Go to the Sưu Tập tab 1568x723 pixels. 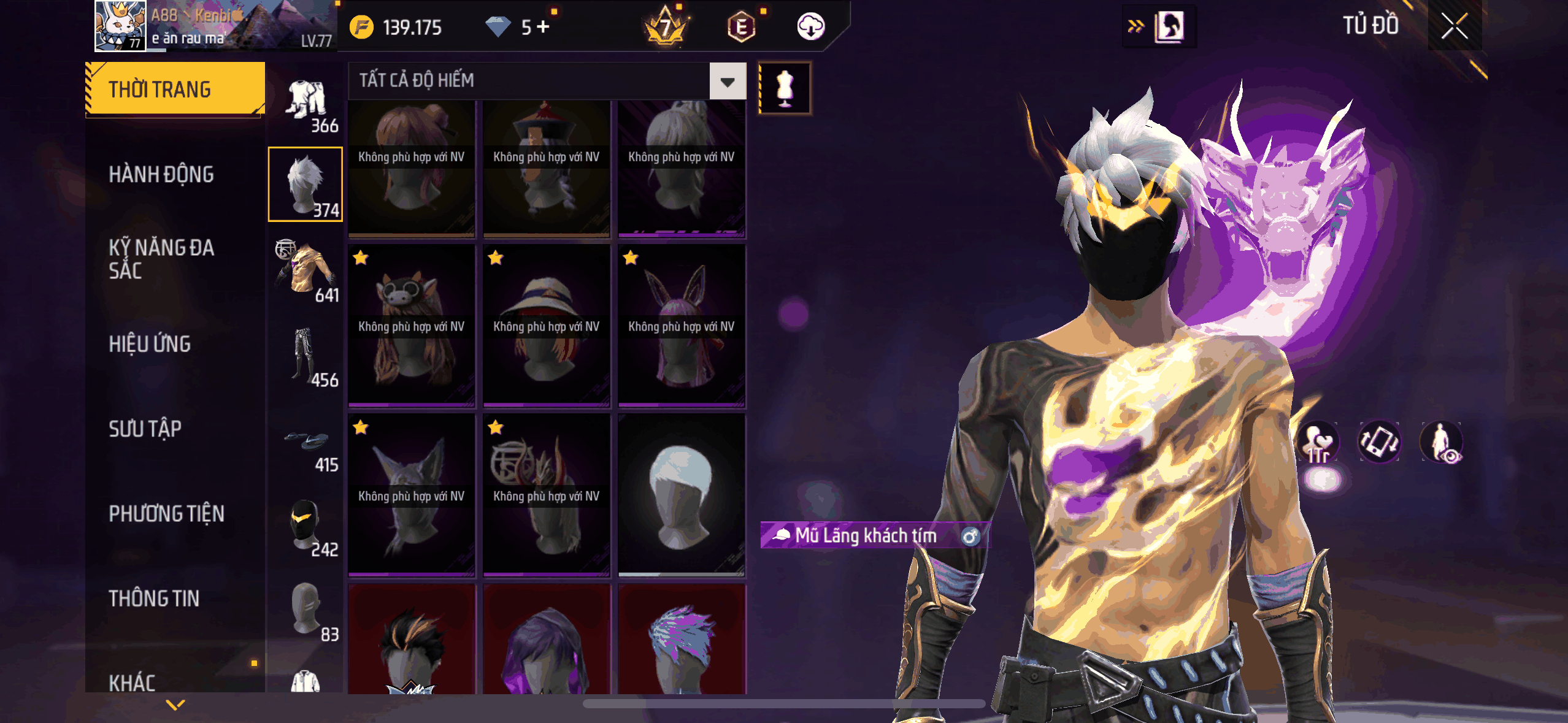coord(145,429)
